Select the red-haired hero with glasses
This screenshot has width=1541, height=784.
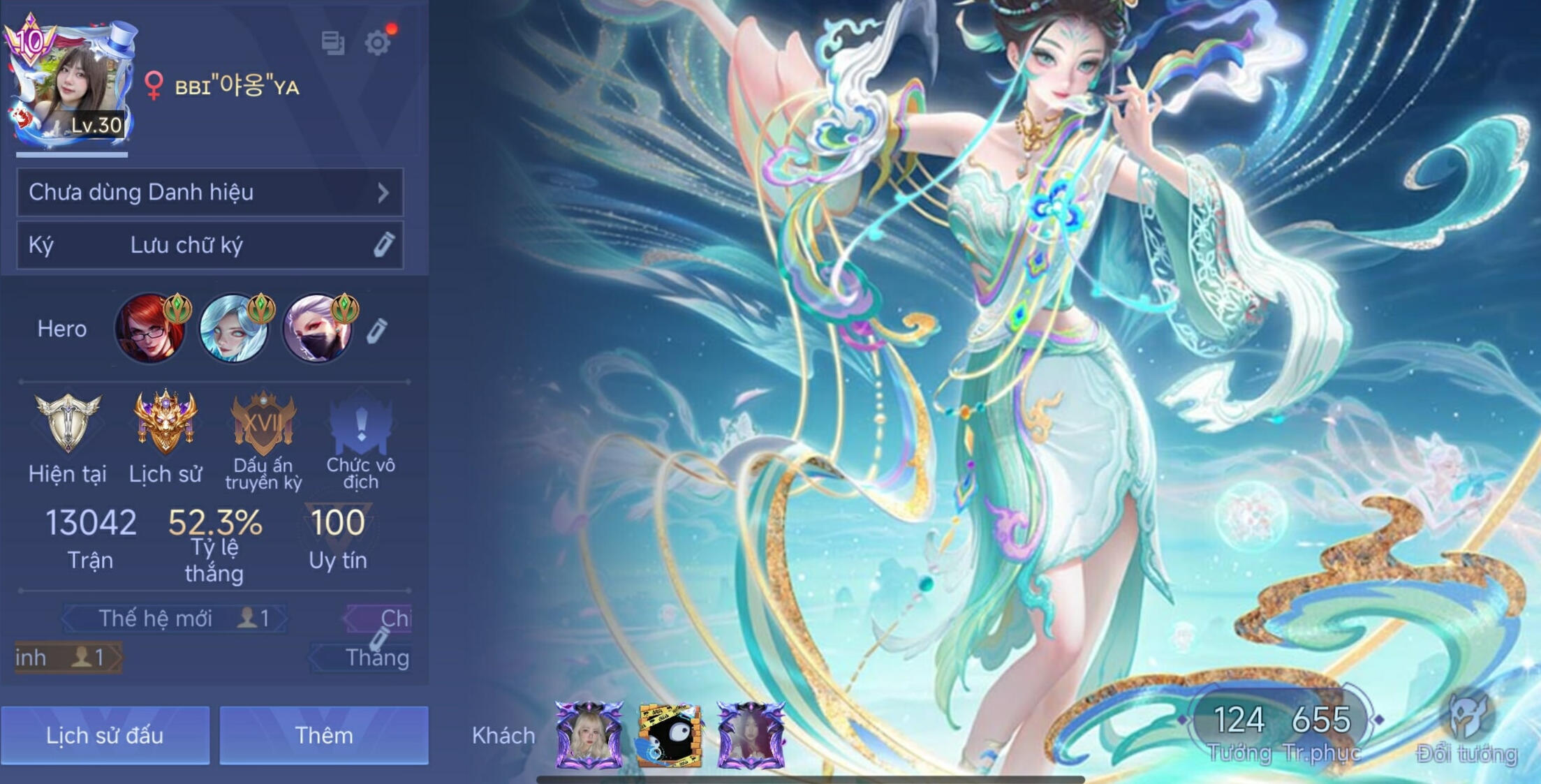coord(150,329)
